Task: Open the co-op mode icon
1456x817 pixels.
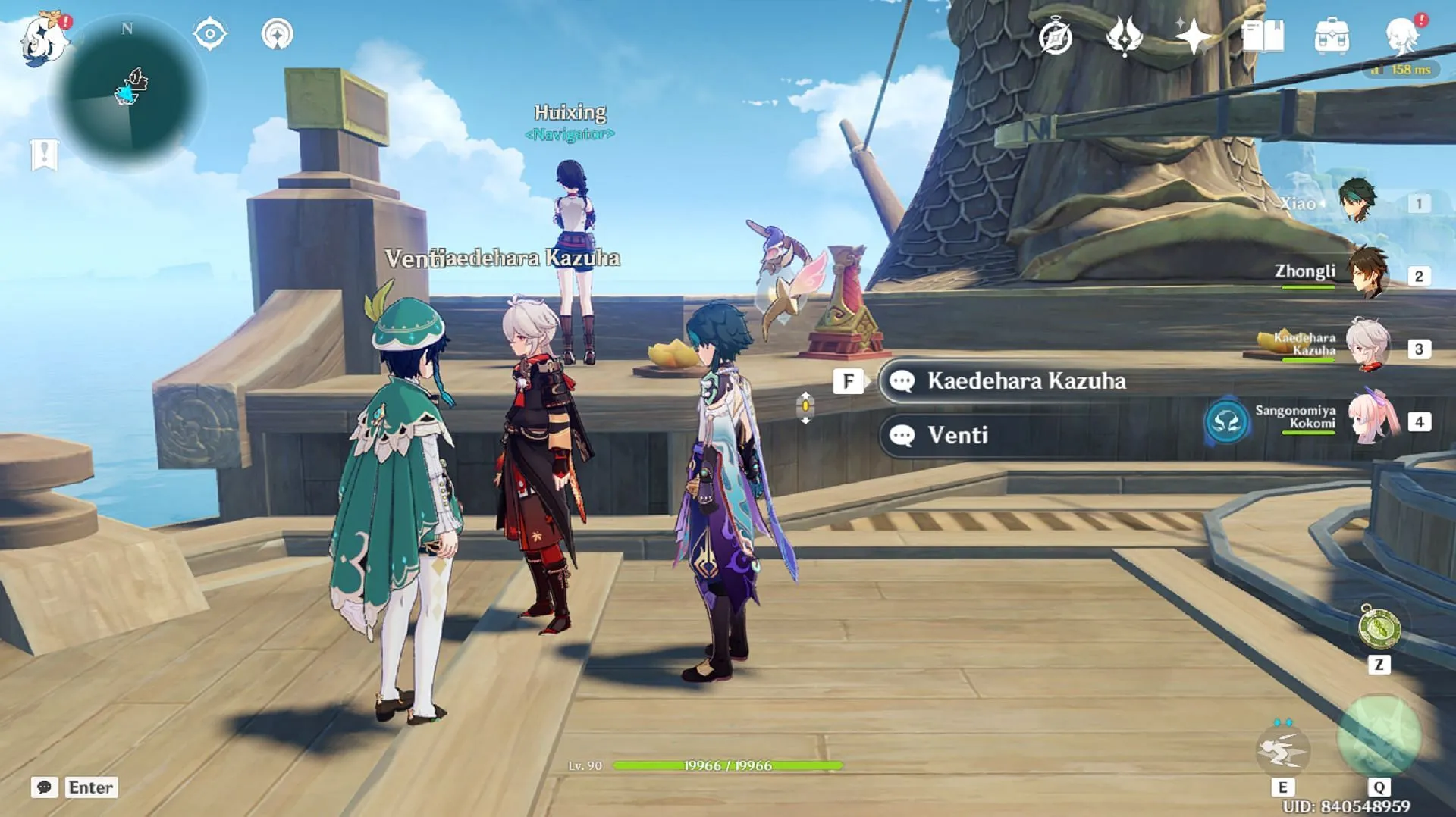Action: click(x=277, y=34)
